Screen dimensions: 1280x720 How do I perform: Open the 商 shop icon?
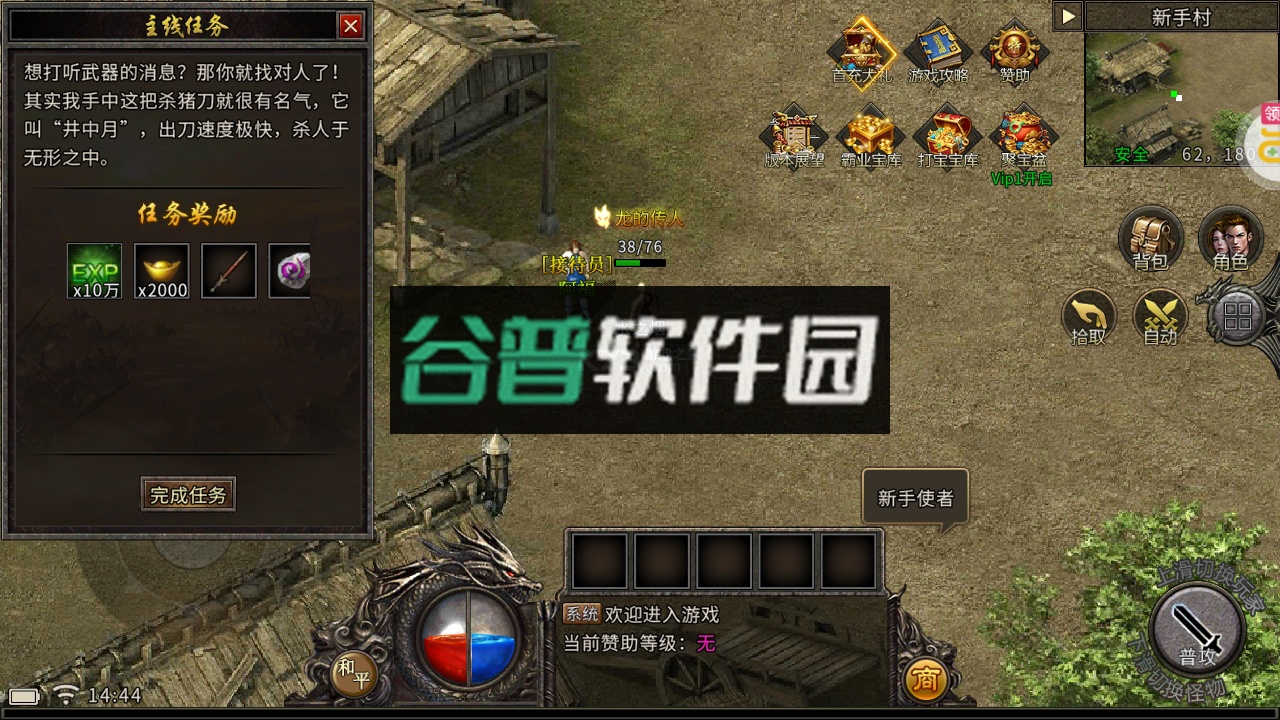pyautogui.click(x=926, y=678)
